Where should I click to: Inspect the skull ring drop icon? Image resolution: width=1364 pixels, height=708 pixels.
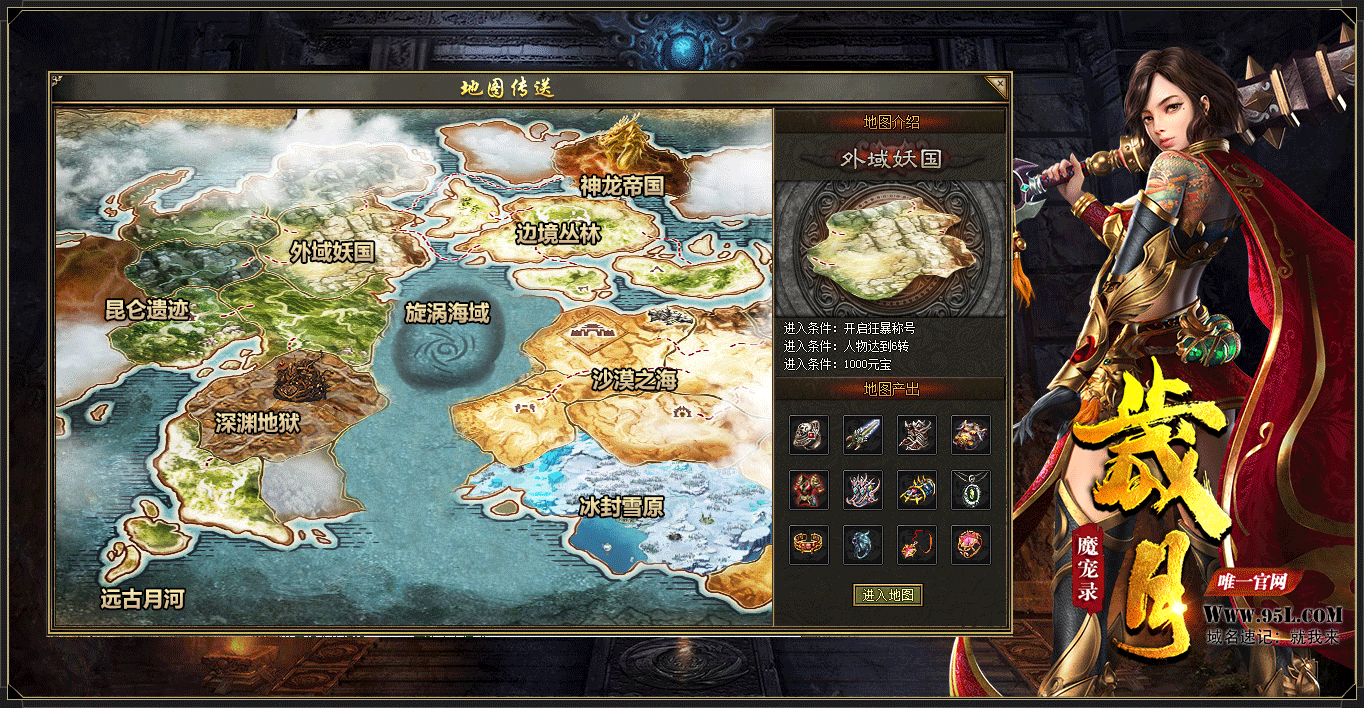pyautogui.click(x=809, y=435)
